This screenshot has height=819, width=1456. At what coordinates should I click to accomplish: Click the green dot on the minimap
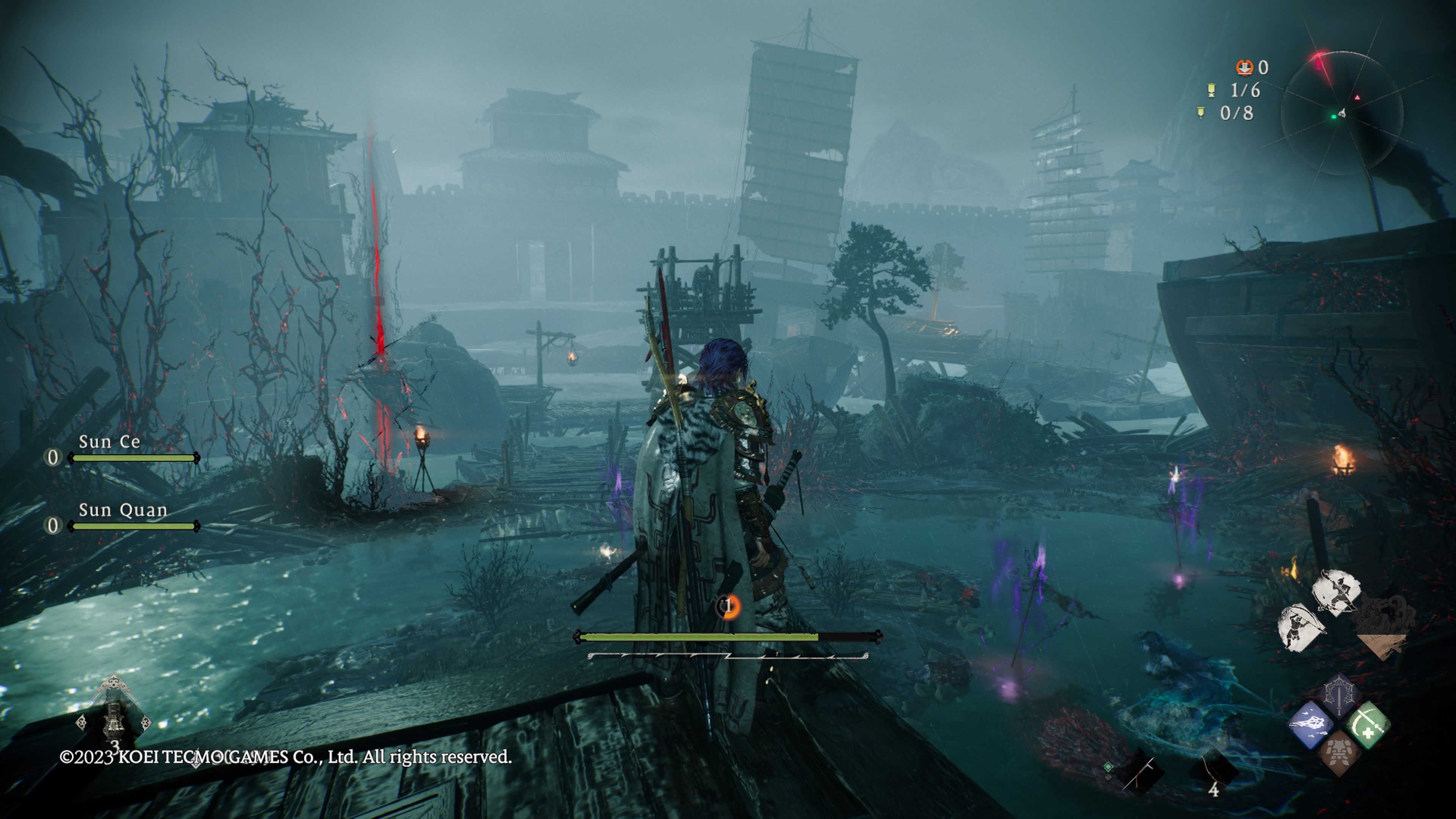pyautogui.click(x=1334, y=117)
